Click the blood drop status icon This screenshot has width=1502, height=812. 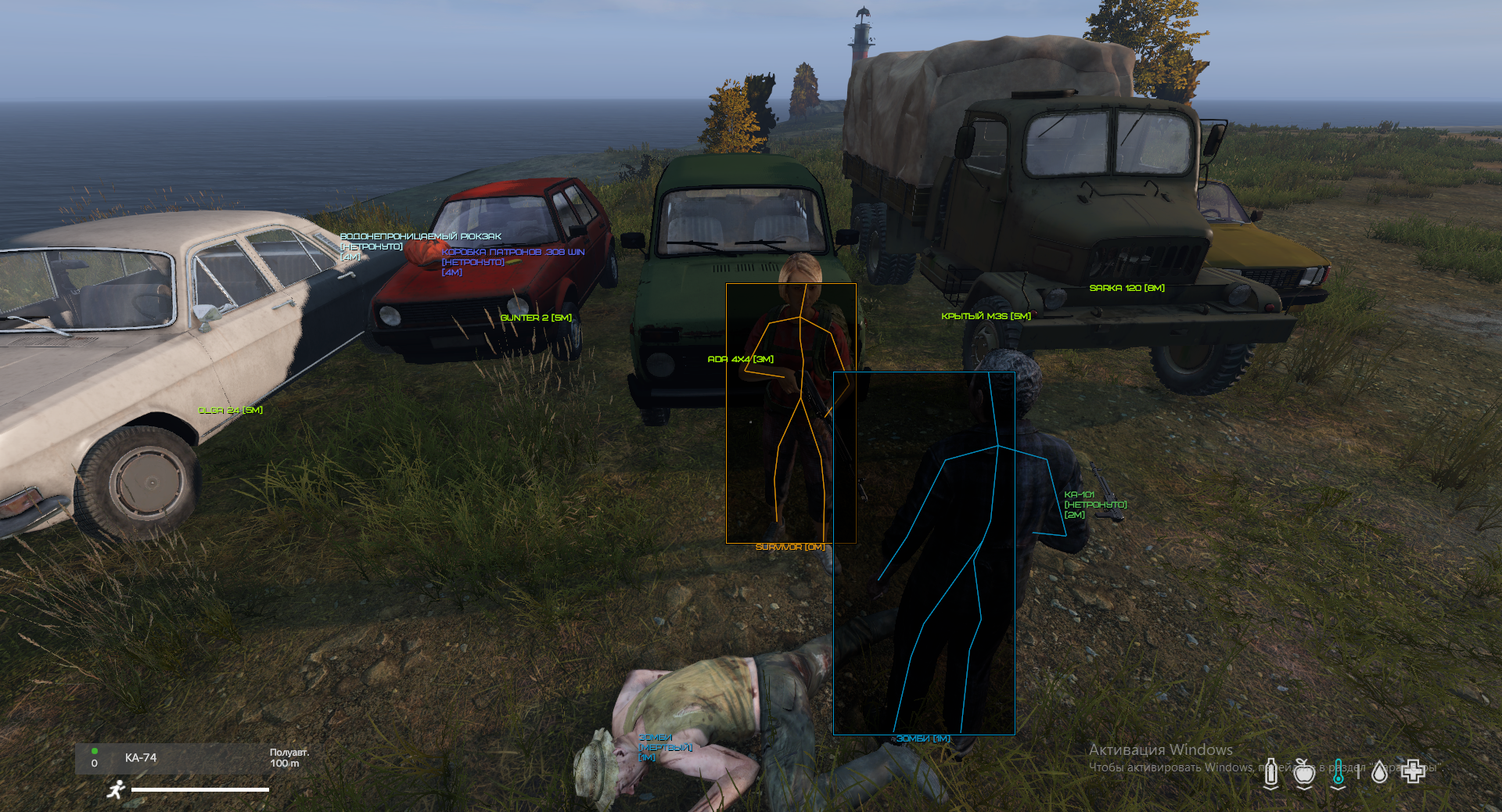(x=1379, y=771)
